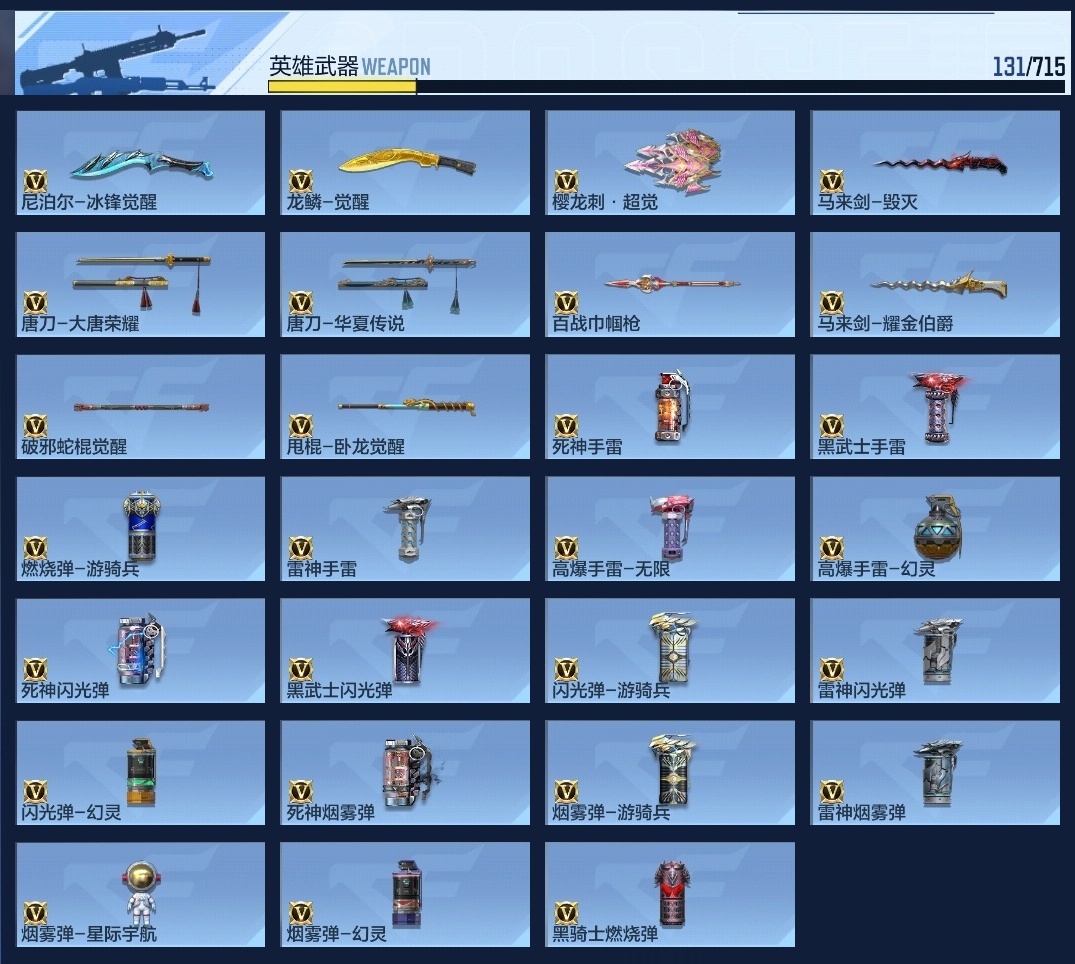Click the 马来剑-耀金伯爵 sword tile

click(x=935, y=284)
